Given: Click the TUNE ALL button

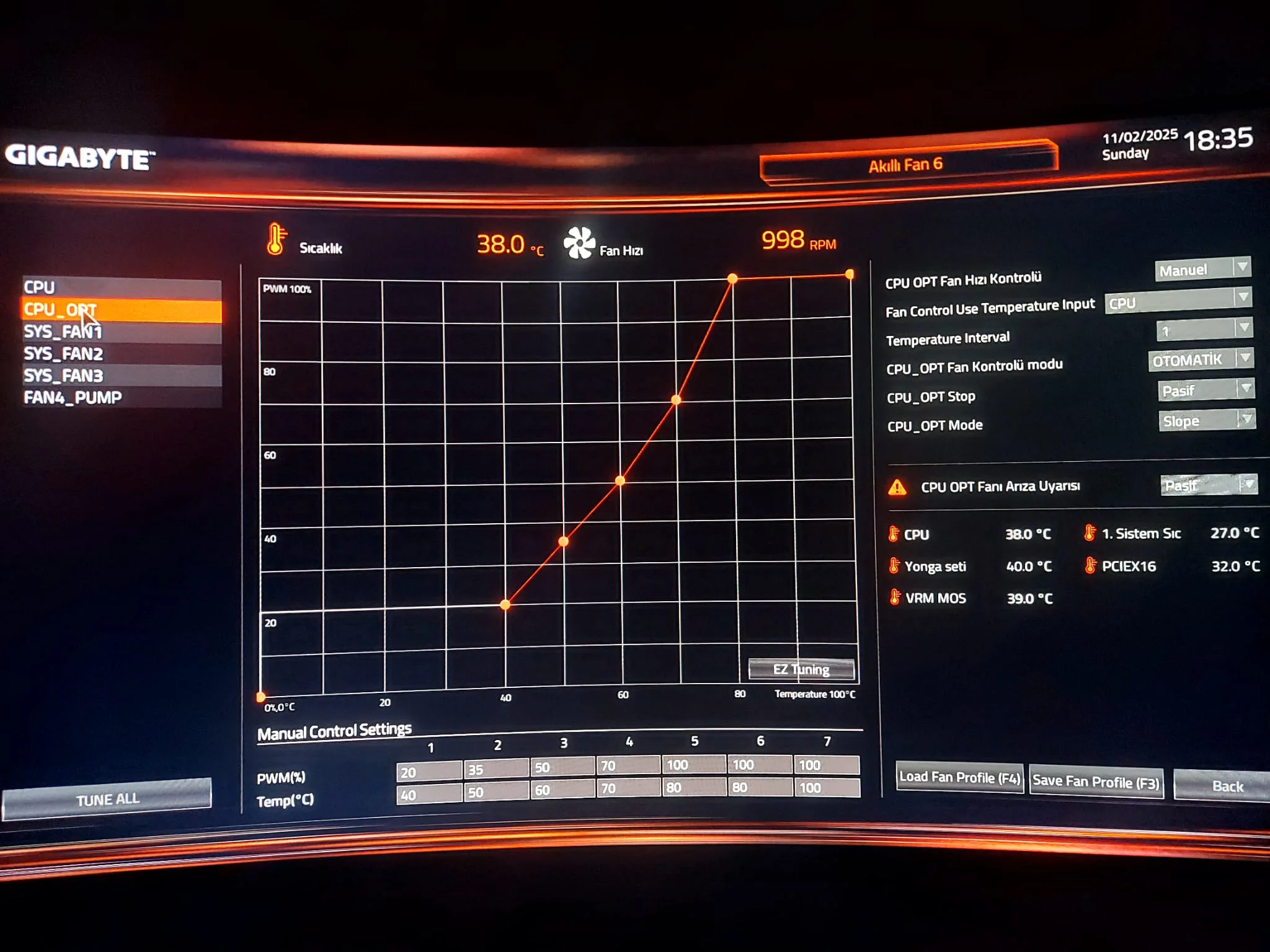Looking at the screenshot, I should [107, 799].
